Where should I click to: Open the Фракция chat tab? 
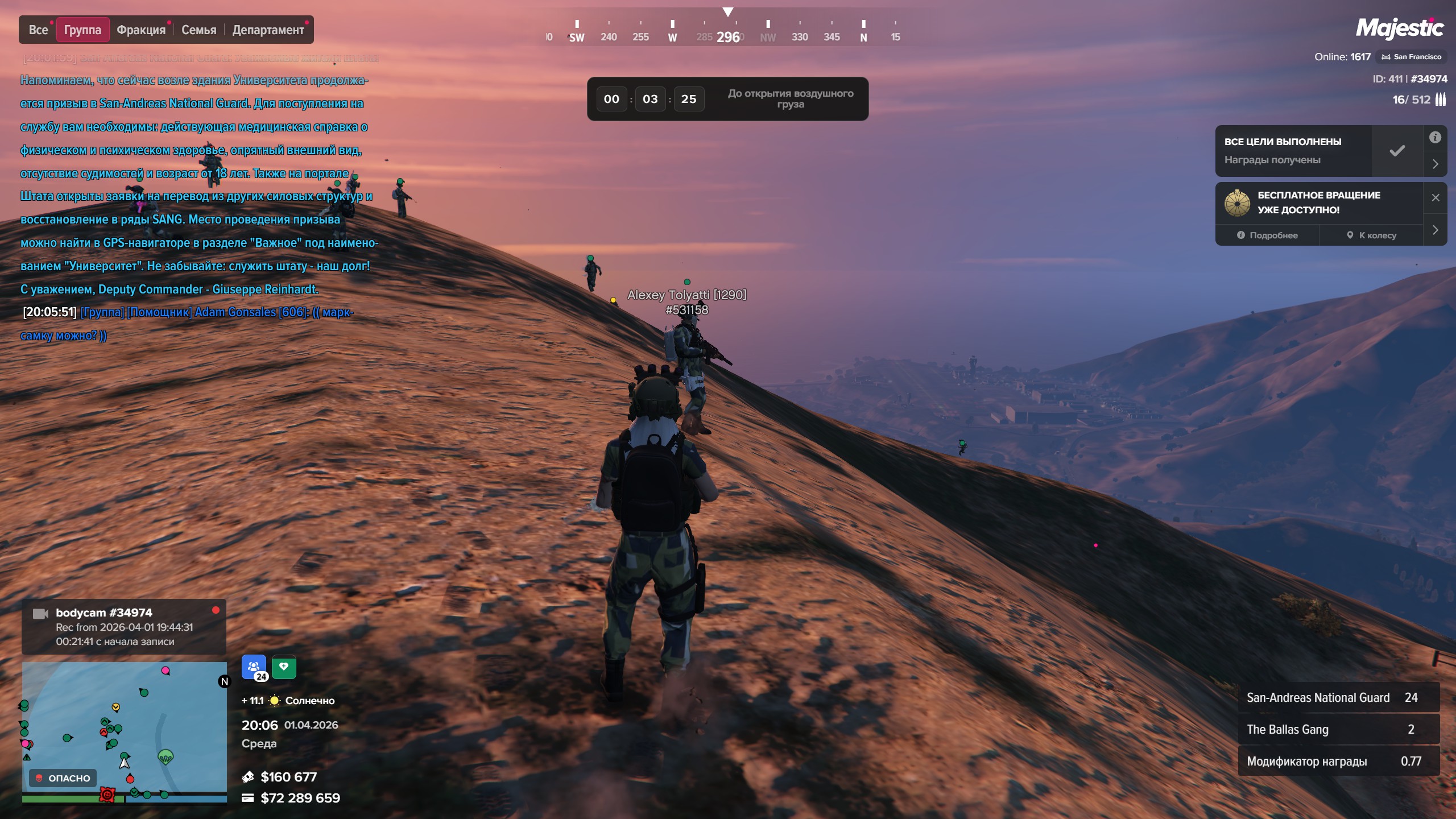click(141, 30)
